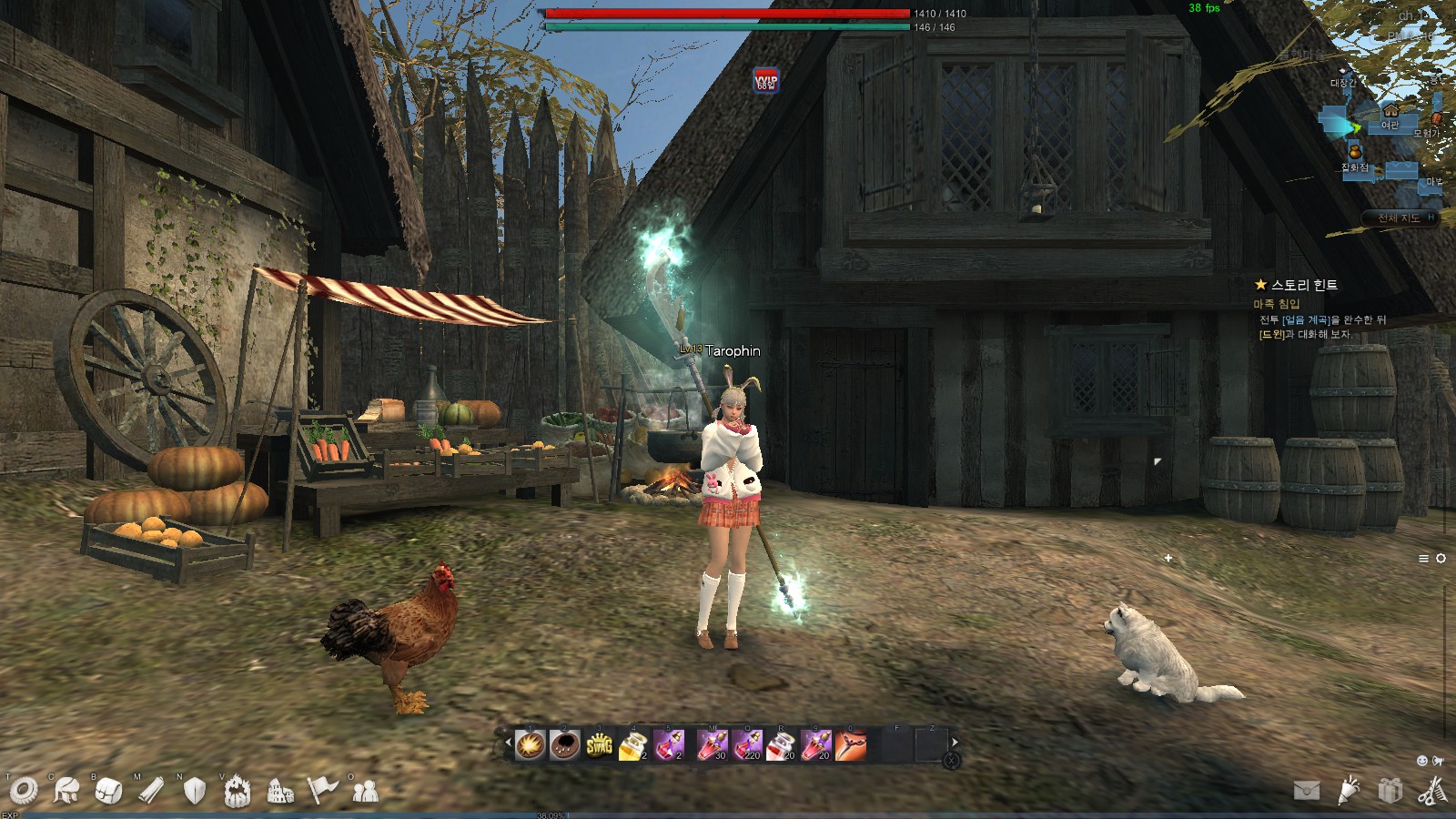Open the inventory bag icon
This screenshot has width=1456, height=819.
[108, 791]
